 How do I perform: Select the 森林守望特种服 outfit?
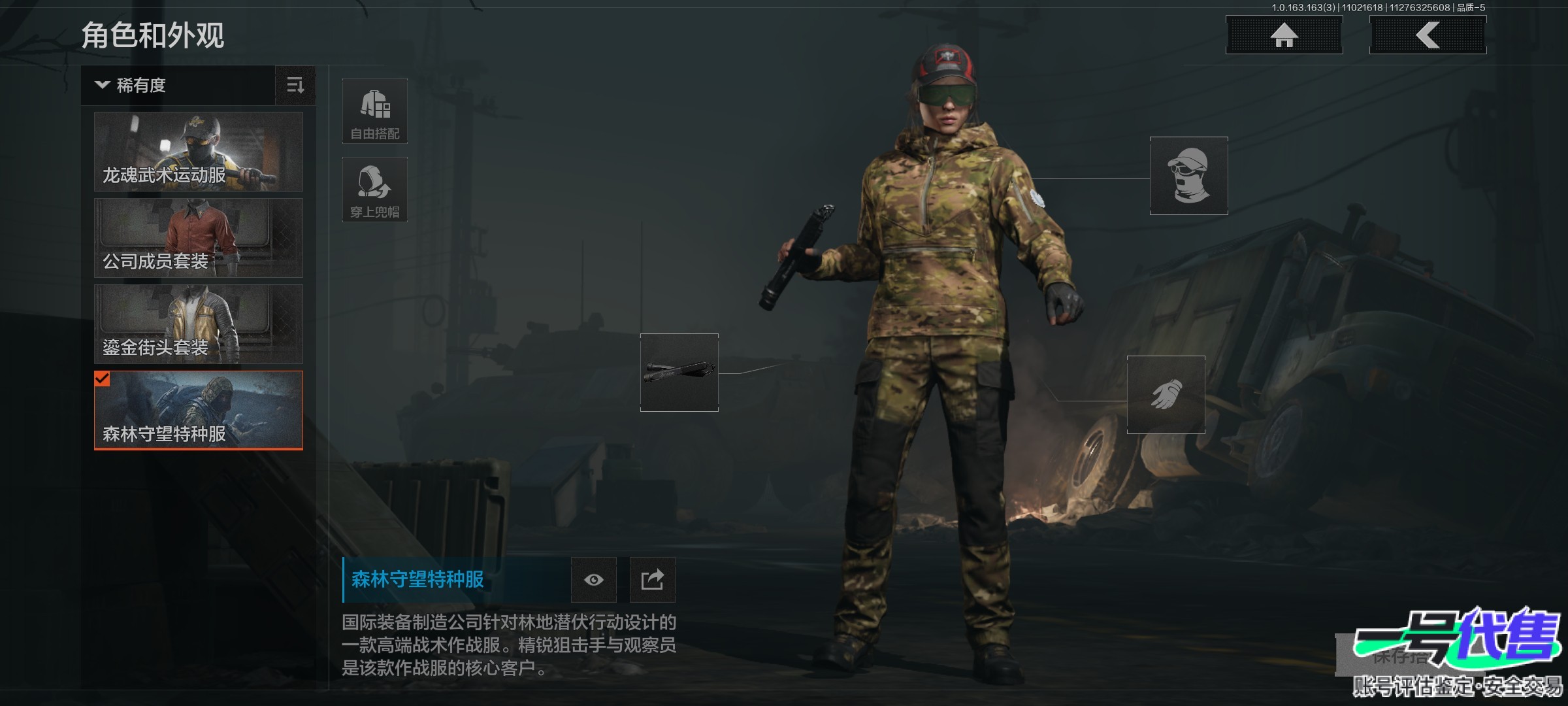point(199,411)
